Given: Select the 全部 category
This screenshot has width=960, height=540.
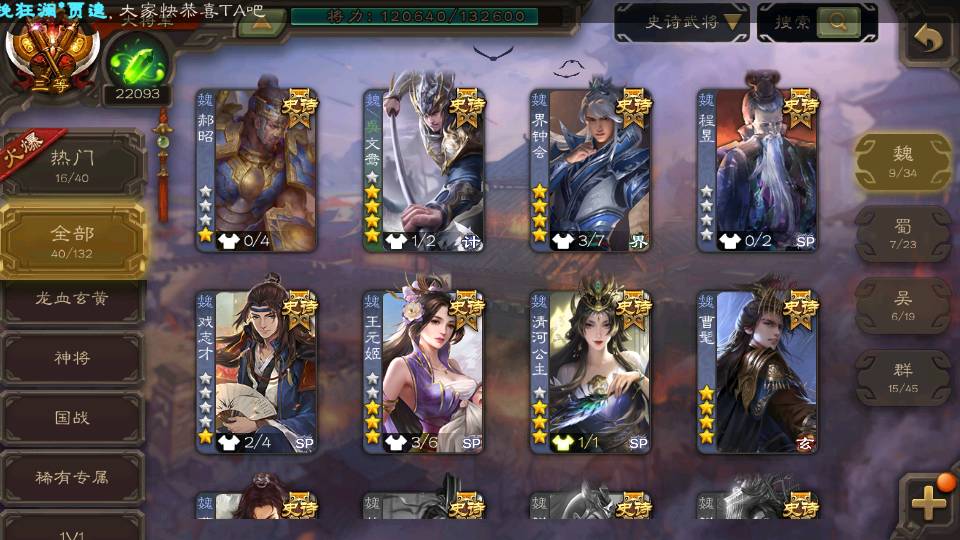Looking at the screenshot, I should pyautogui.click(x=72, y=240).
